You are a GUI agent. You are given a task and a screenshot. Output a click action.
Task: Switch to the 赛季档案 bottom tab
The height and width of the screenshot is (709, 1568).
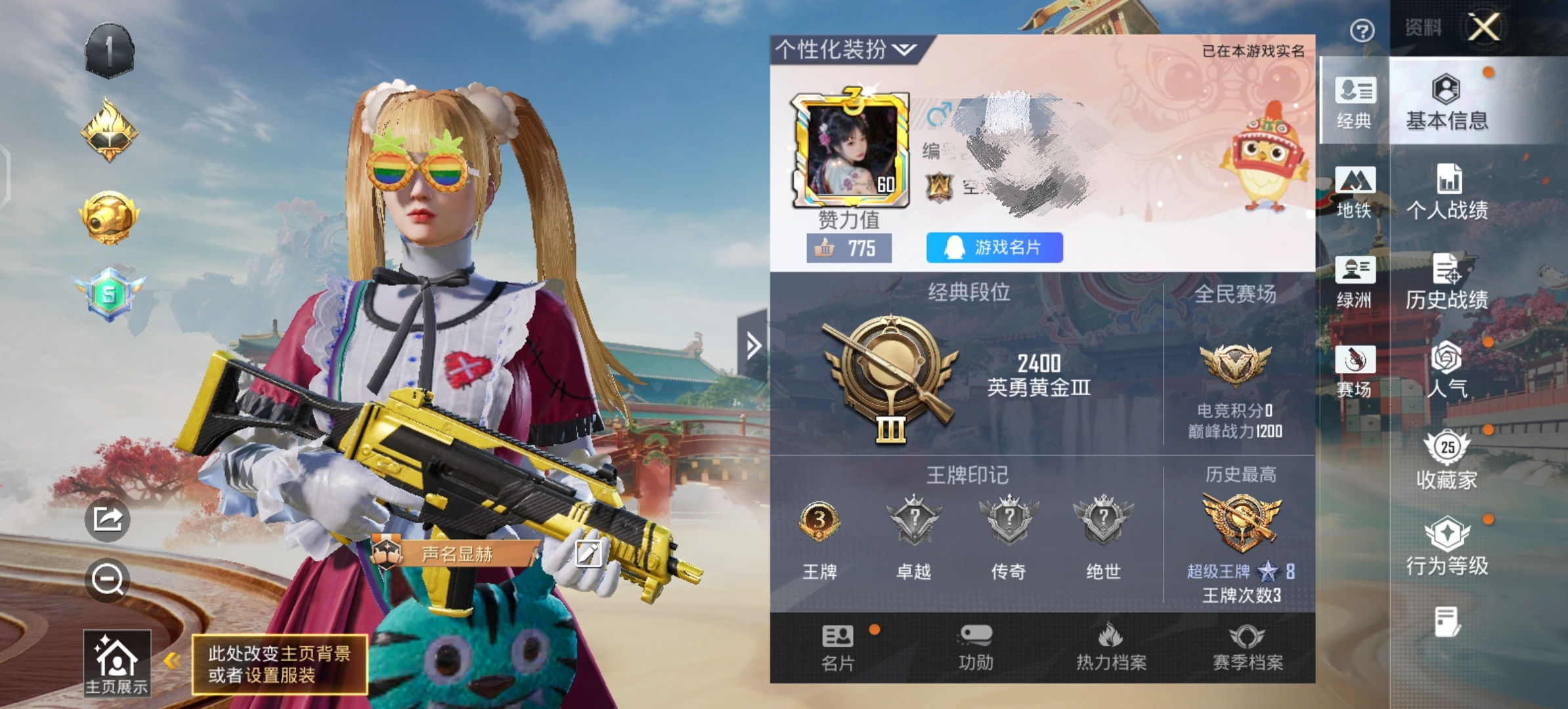click(x=1248, y=647)
